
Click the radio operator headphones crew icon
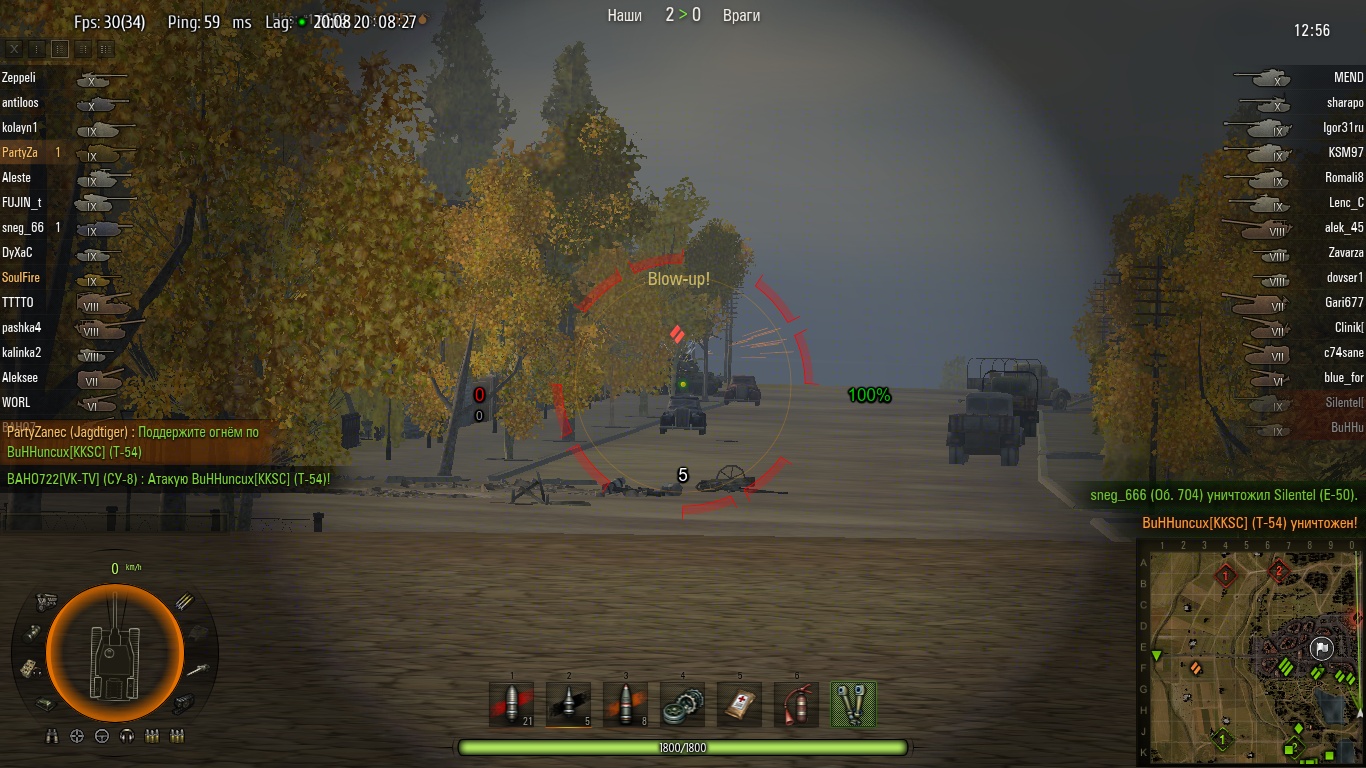click(127, 737)
